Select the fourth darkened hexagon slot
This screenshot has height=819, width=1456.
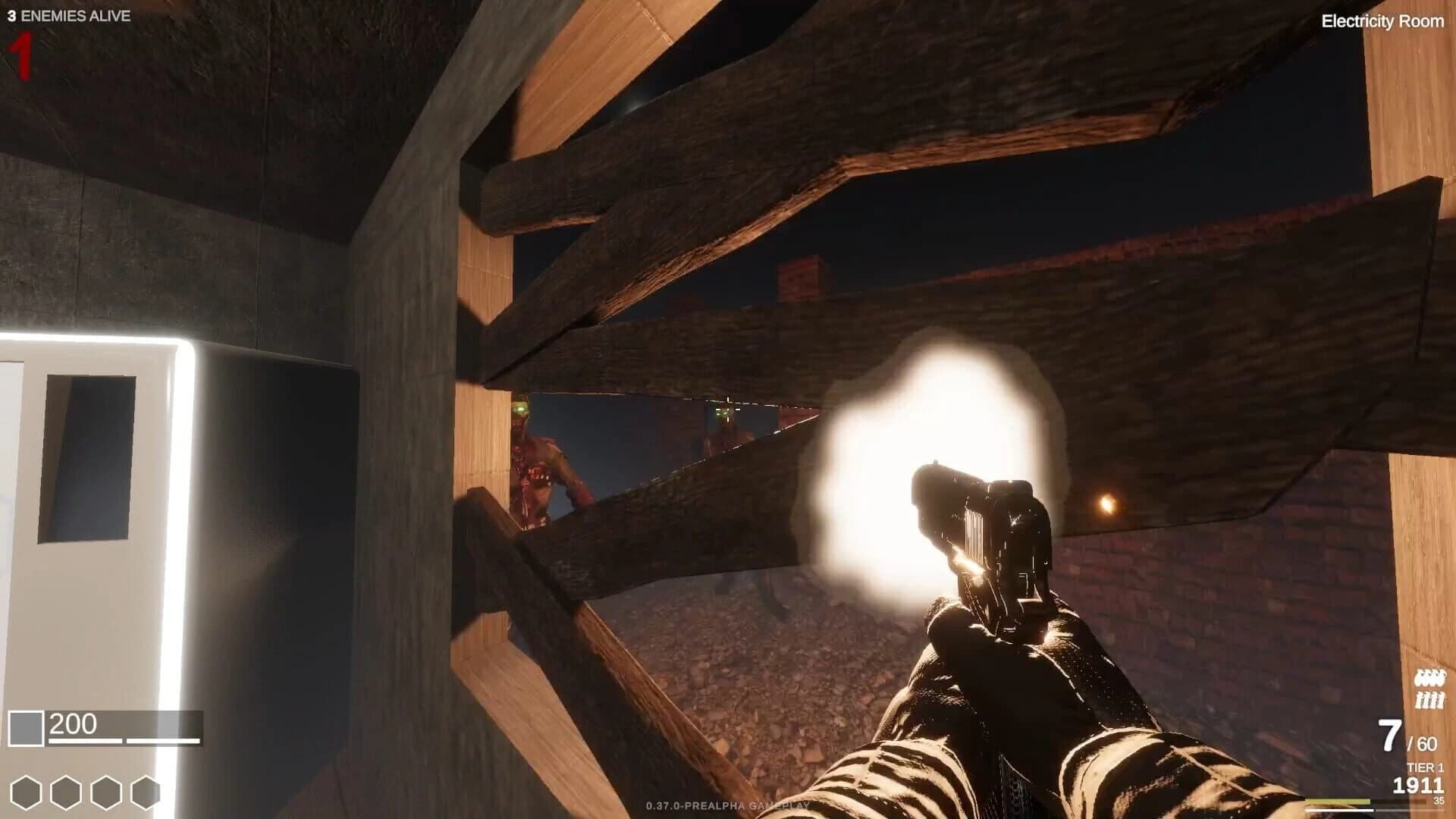[145, 791]
